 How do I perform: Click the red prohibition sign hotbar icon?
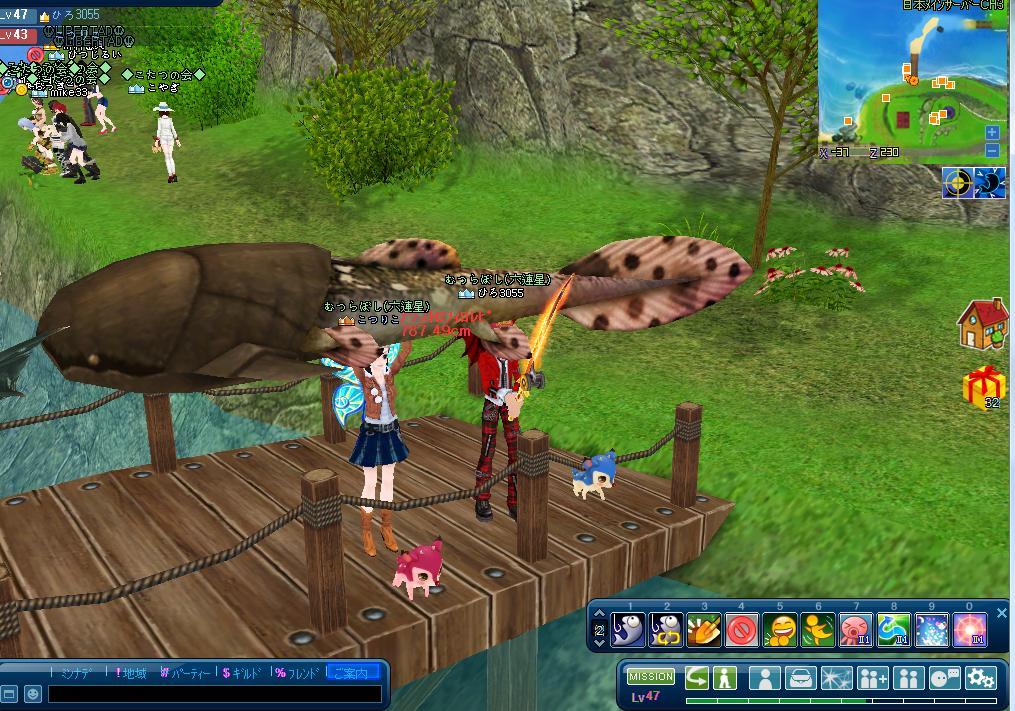741,630
